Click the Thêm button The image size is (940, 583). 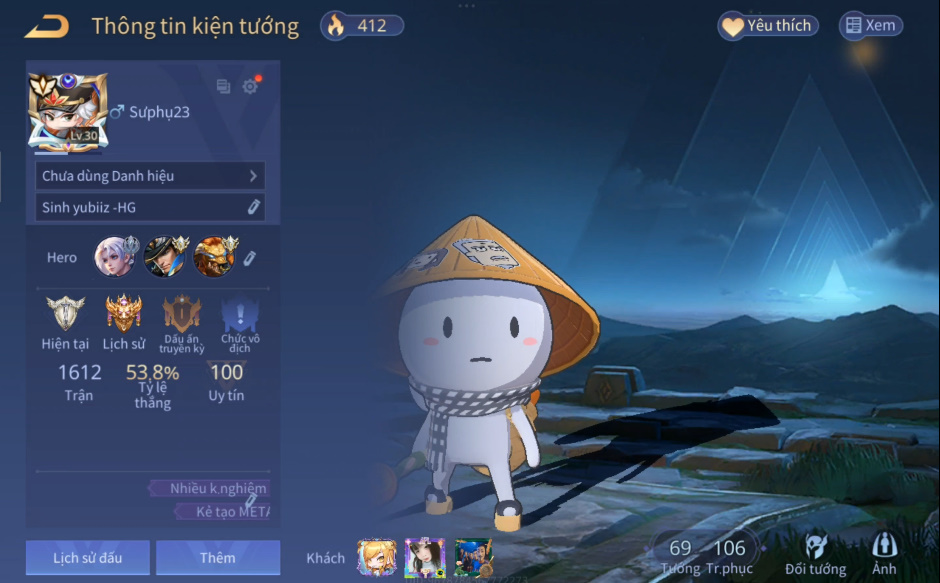pos(218,558)
